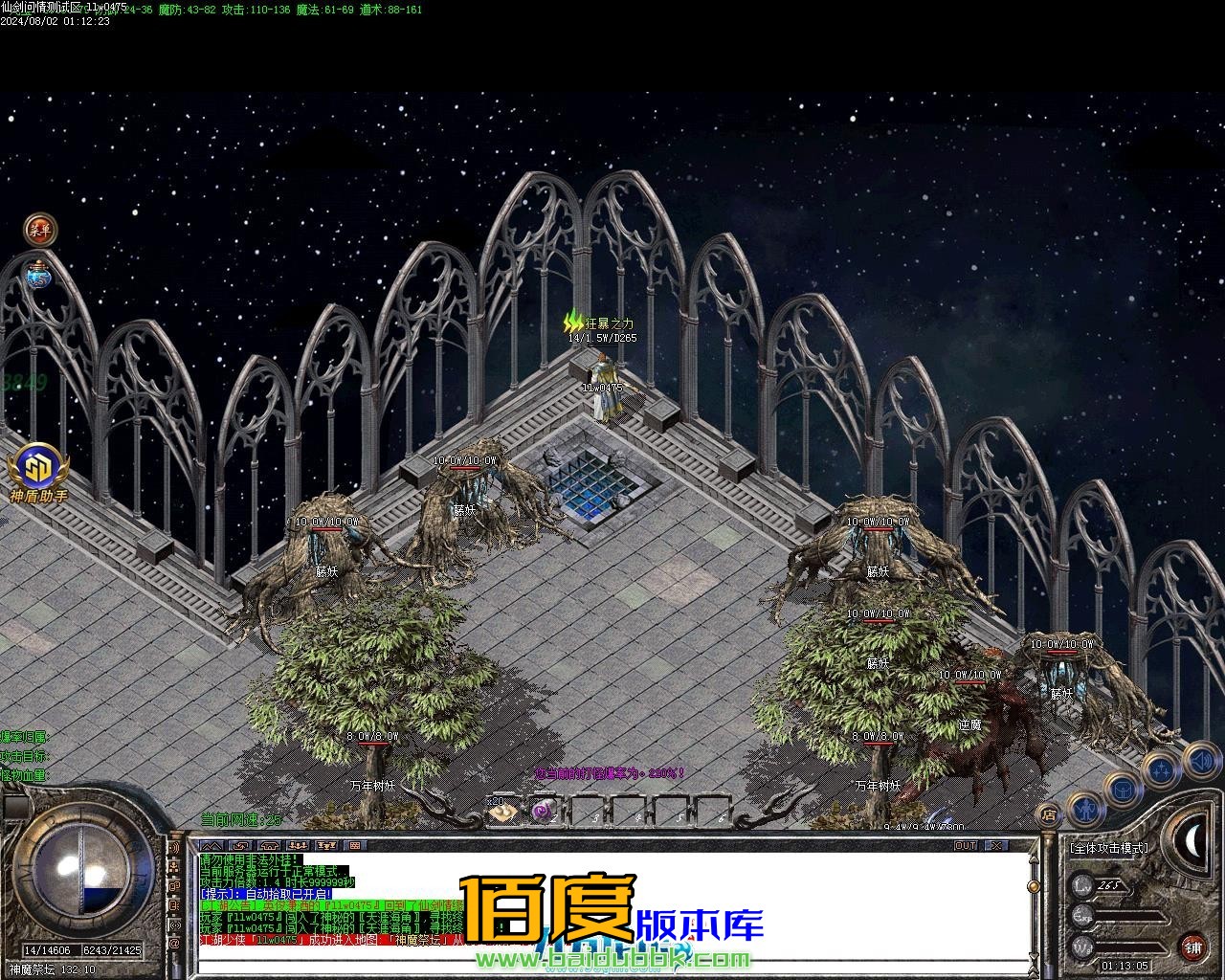The width and height of the screenshot is (1225, 980).
Task: Switch the 全体攻击模式 attack mode label
Action: coord(1108,848)
